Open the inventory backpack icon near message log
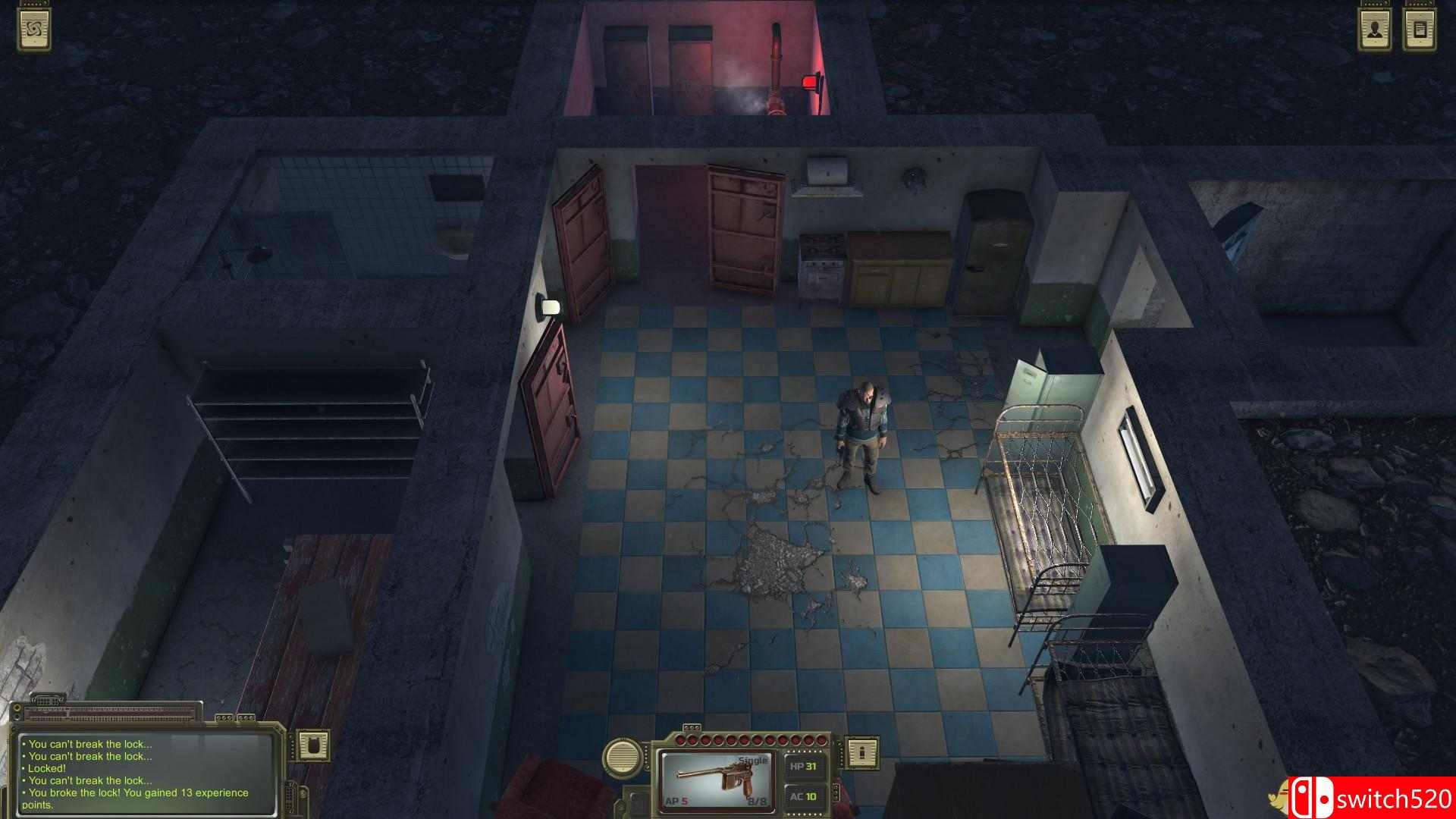 [x=313, y=746]
